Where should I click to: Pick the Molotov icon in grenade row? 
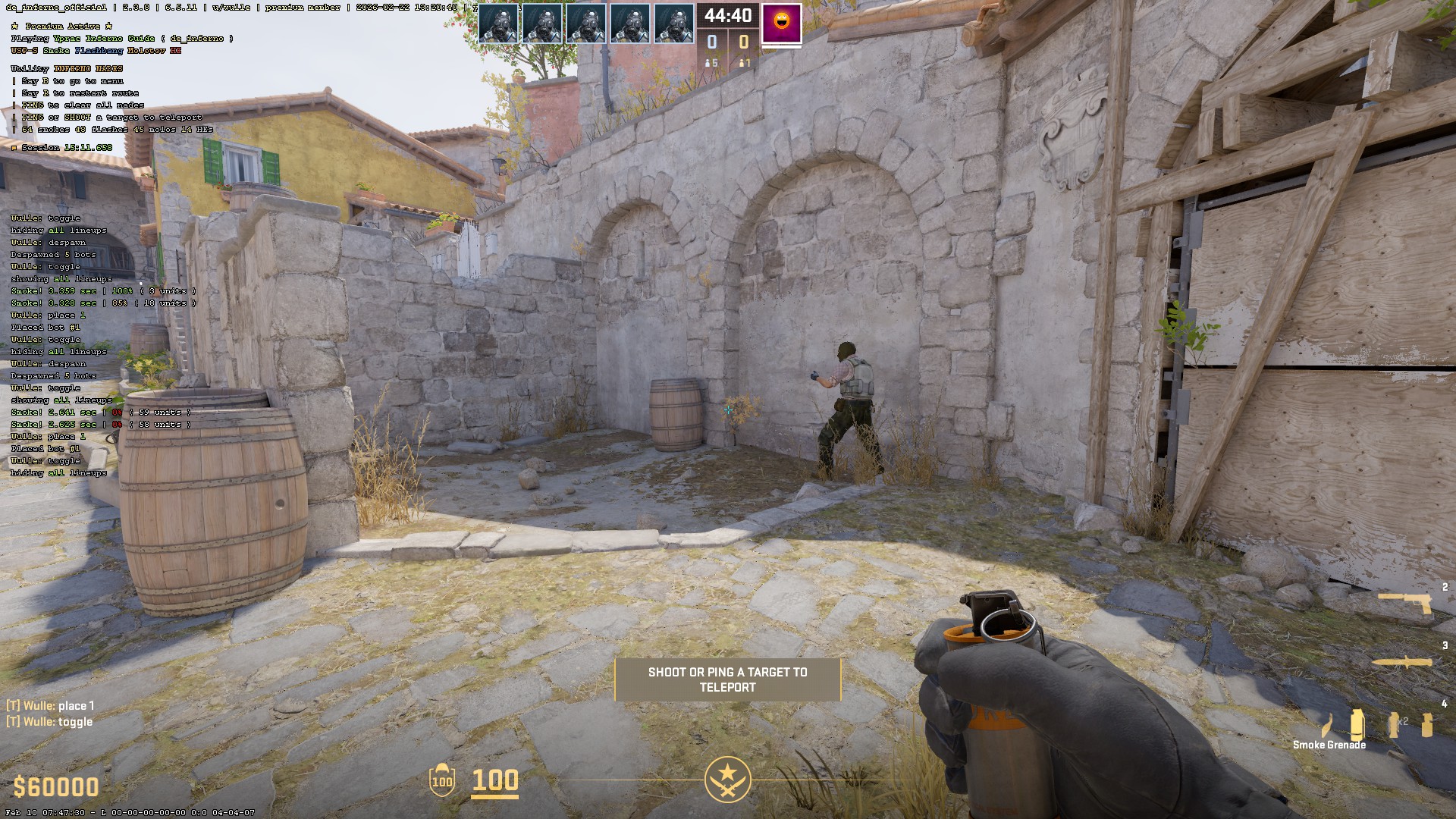click(x=1326, y=726)
